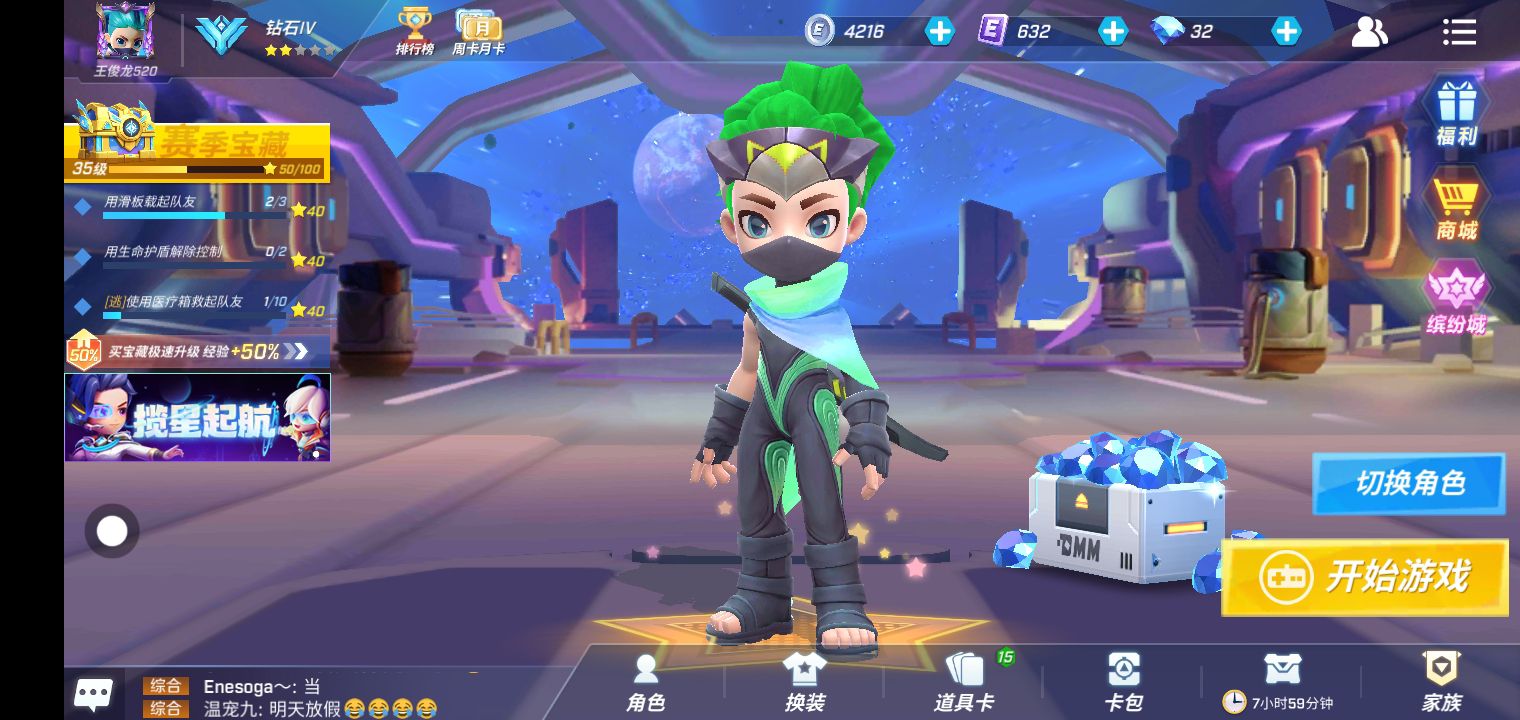
Task: Open the friends list icon
Action: pos(1369,32)
